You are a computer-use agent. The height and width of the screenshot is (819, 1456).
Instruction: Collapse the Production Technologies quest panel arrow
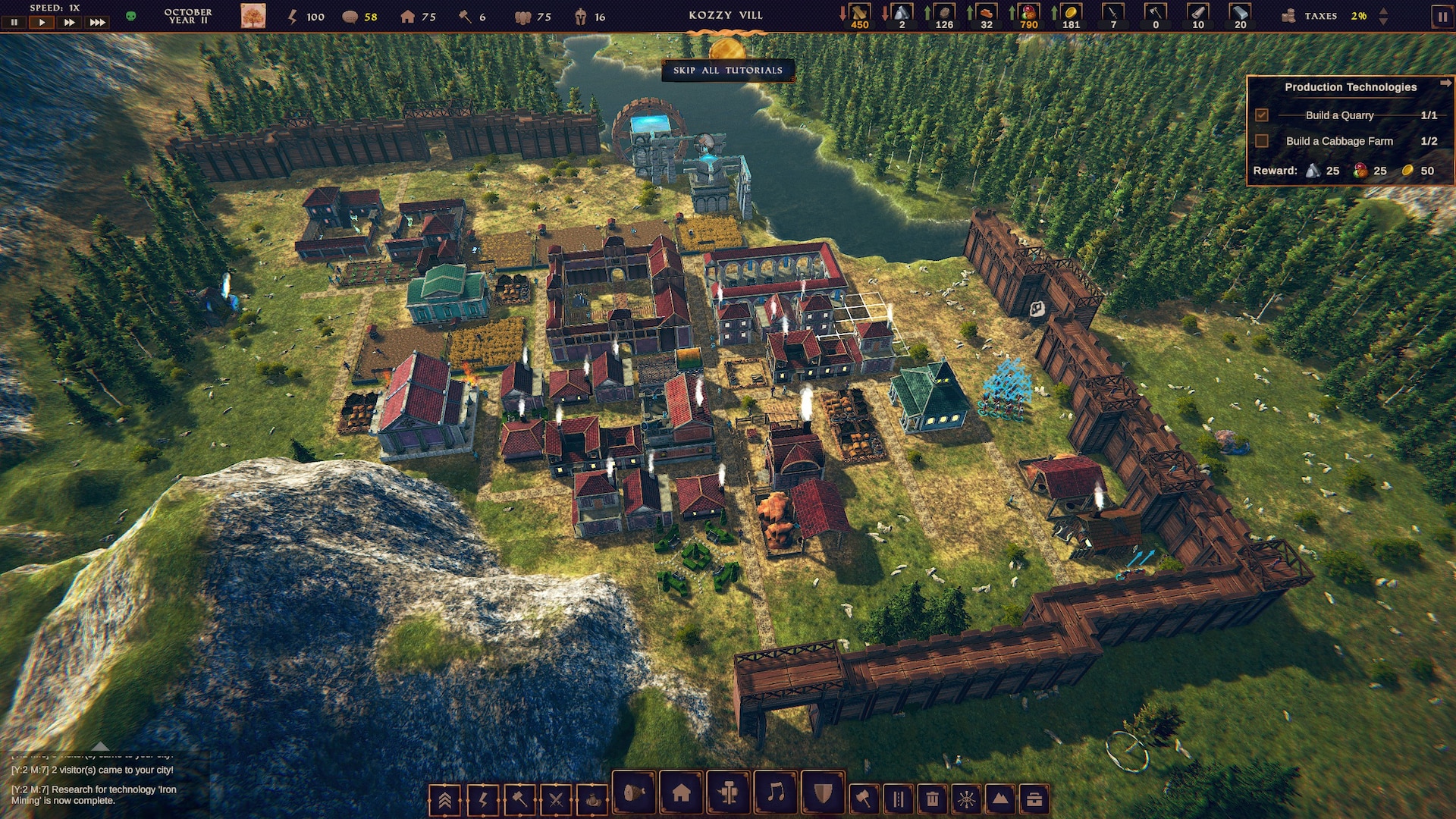point(1445,83)
